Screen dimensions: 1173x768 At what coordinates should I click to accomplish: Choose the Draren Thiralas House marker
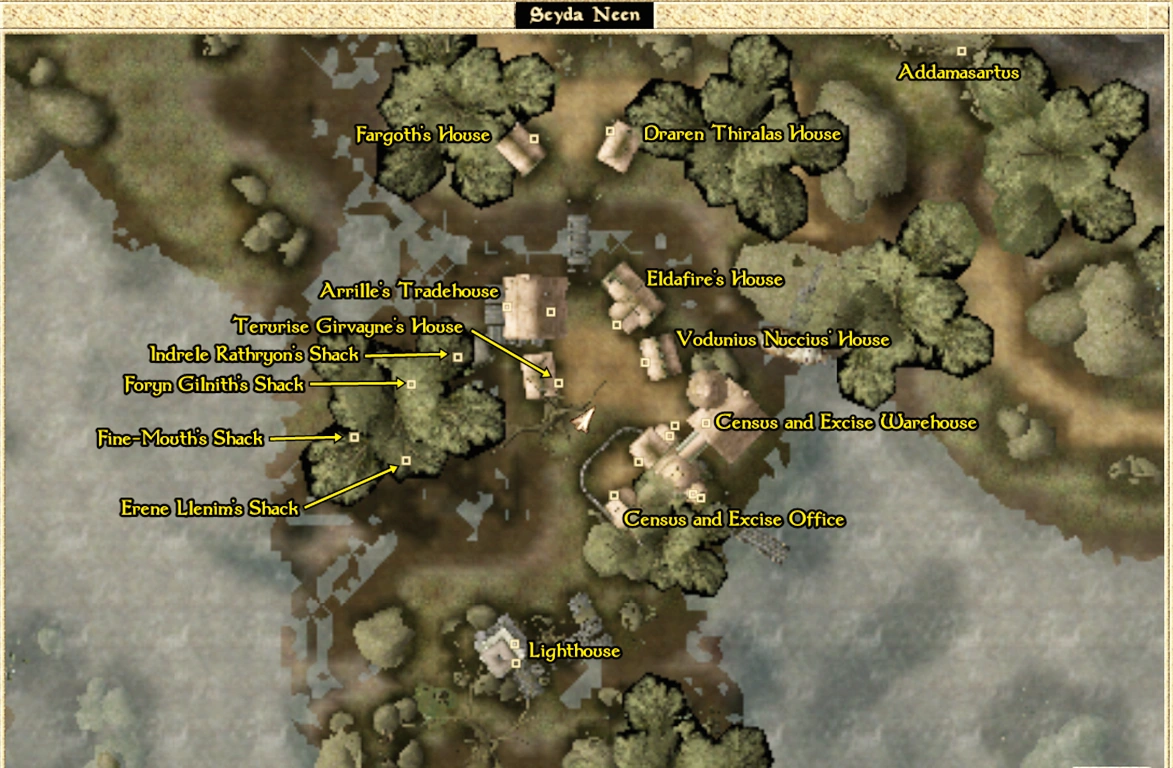coord(609,131)
